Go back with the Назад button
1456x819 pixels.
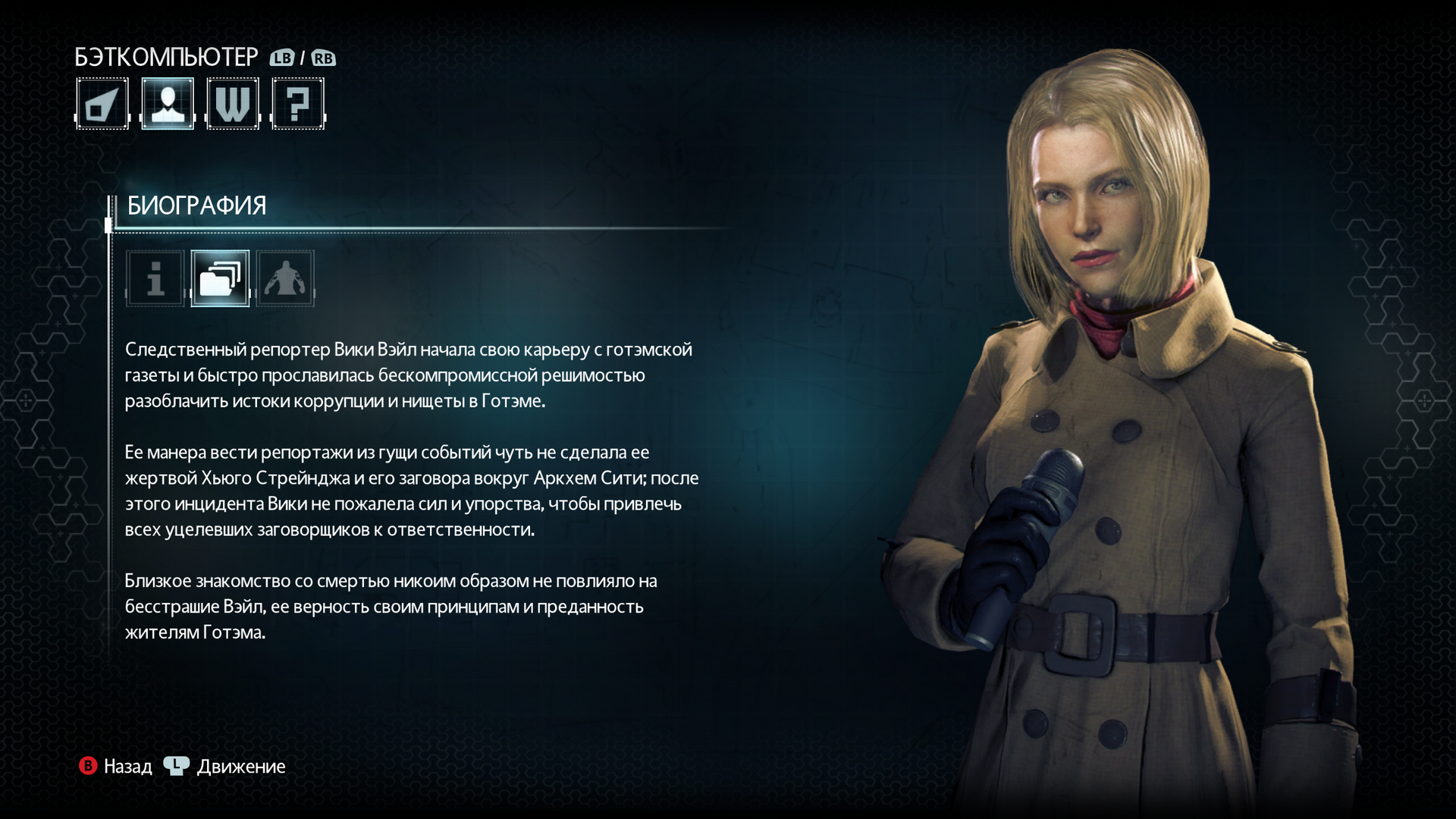(116, 767)
